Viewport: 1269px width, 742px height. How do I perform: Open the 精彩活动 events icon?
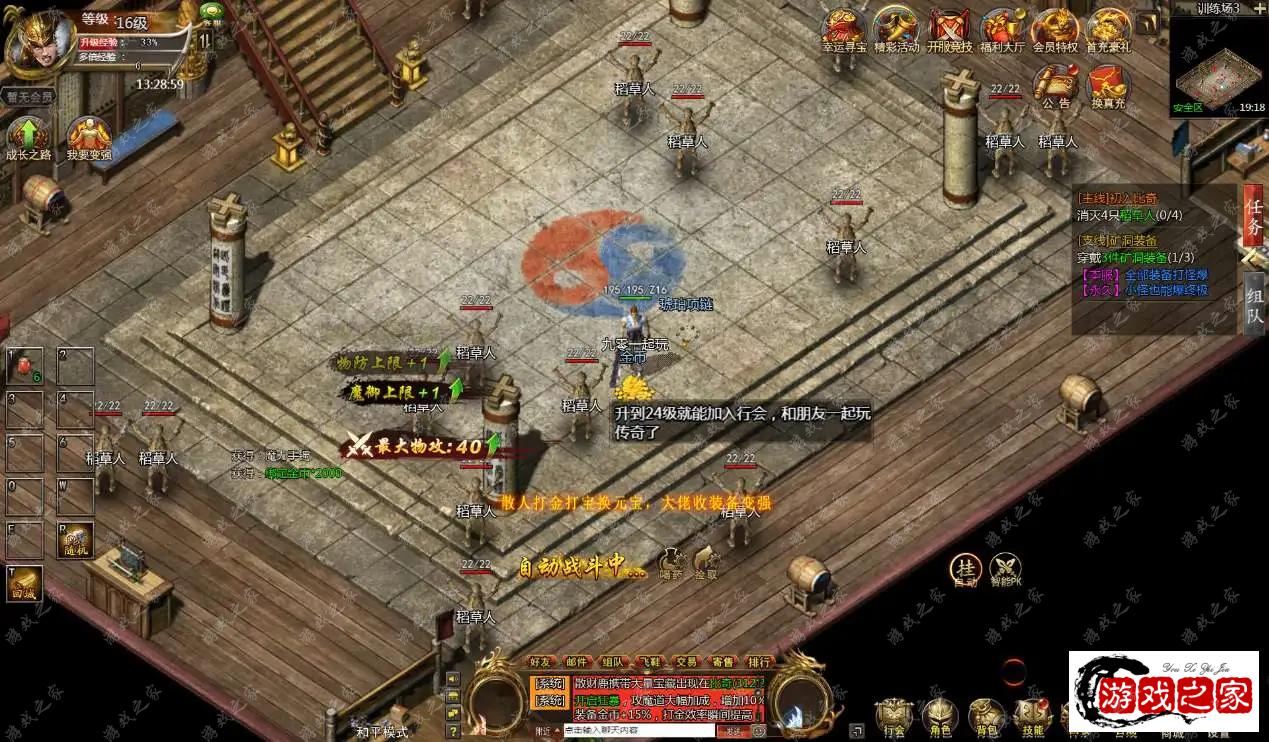pyautogui.click(x=896, y=30)
